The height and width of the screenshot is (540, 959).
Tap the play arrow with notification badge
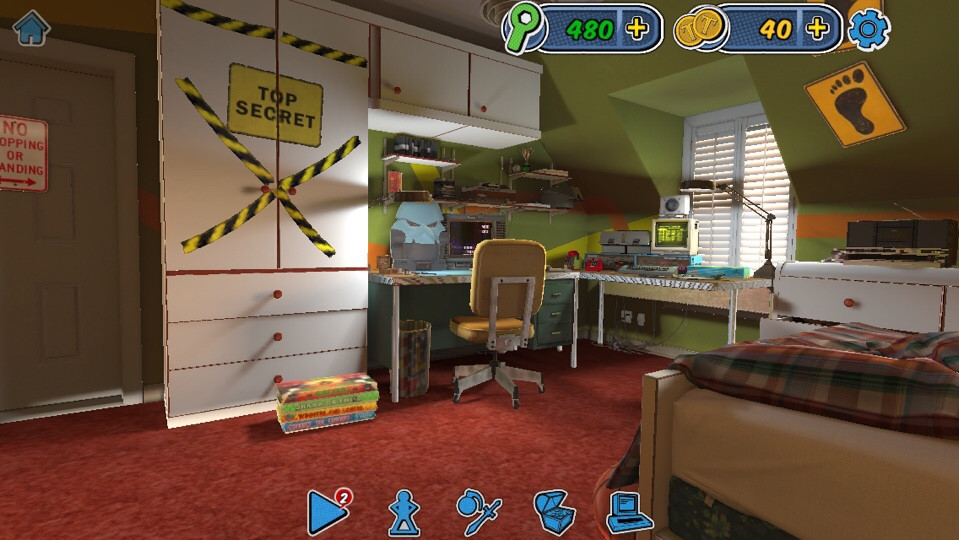(327, 513)
